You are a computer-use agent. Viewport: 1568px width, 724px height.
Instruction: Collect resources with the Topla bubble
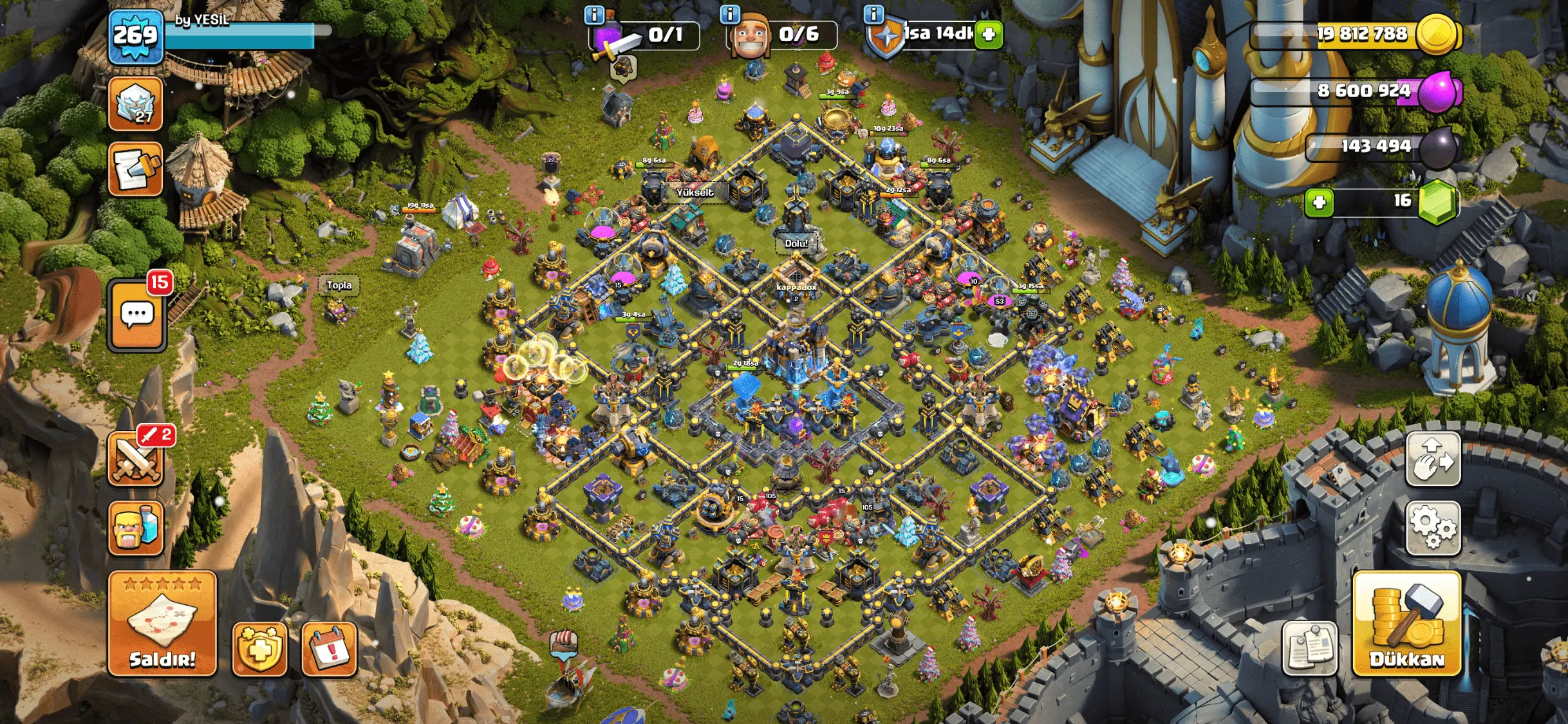pos(339,285)
